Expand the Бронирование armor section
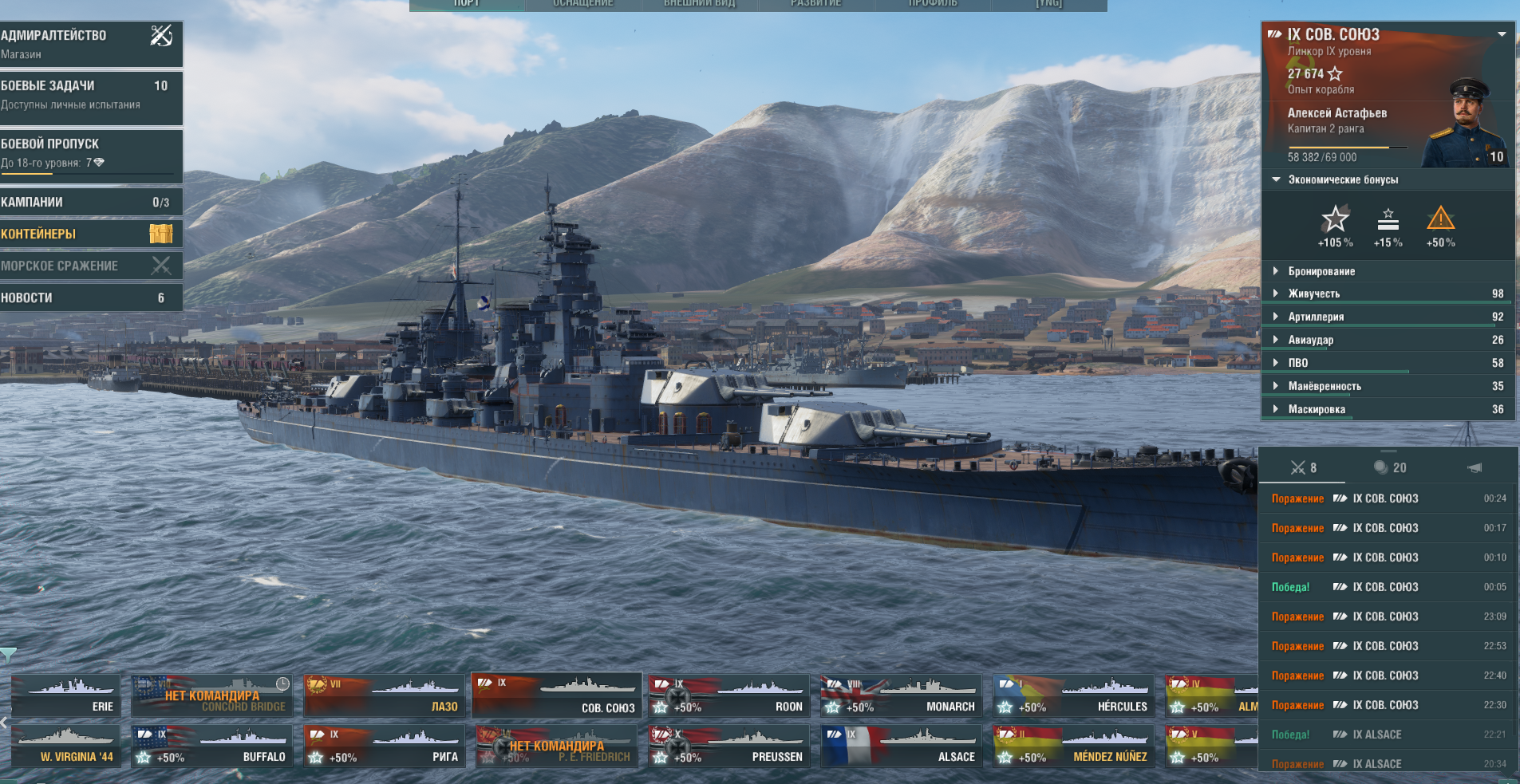This screenshot has height=784, width=1520. [1321, 271]
